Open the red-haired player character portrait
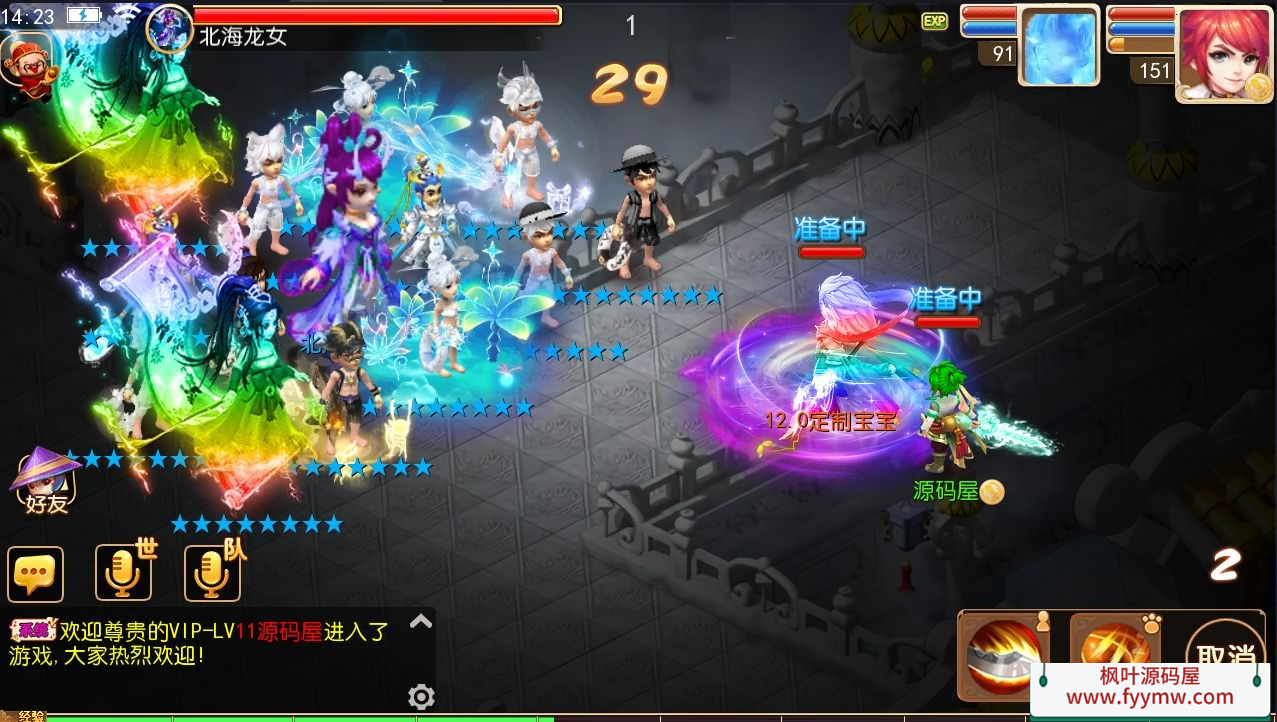 point(1223,53)
